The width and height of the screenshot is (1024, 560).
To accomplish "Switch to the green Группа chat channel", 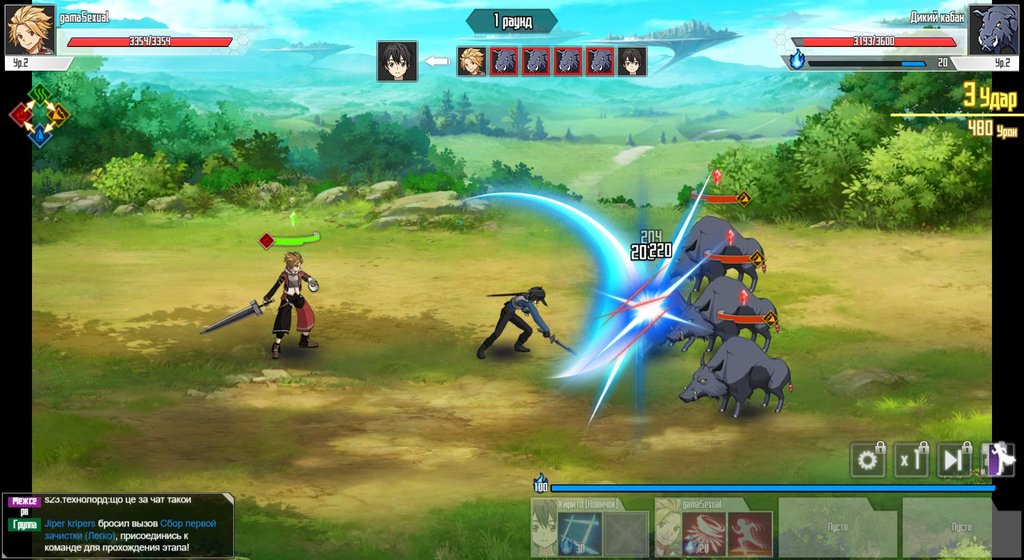I will click(24, 524).
